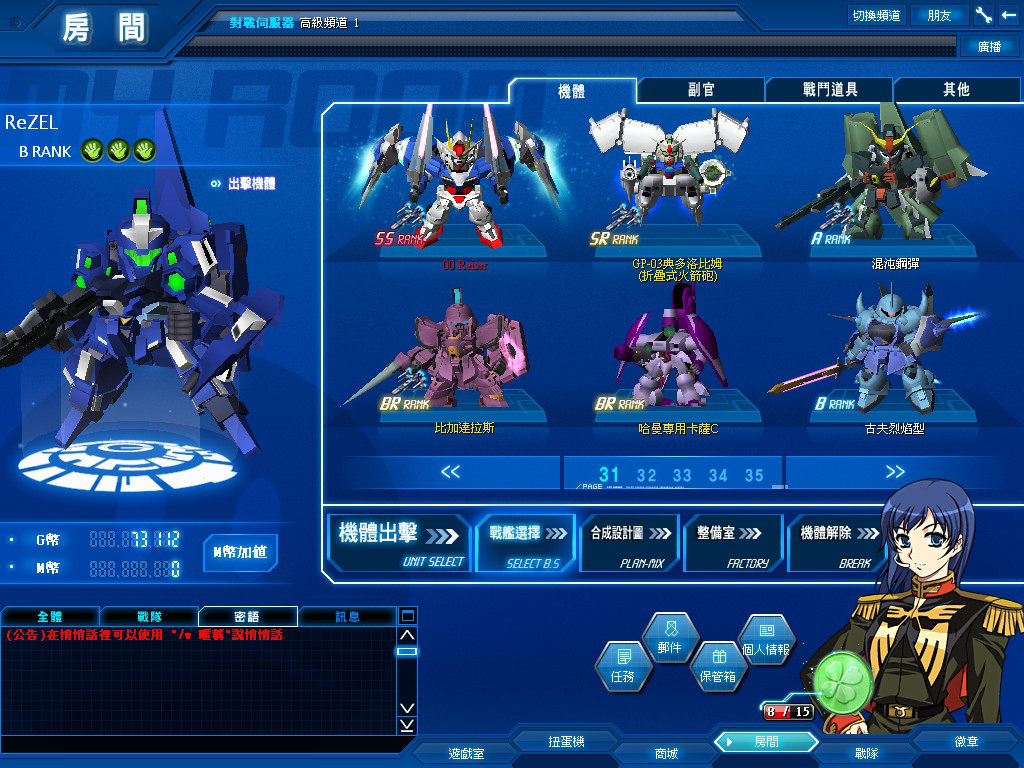The image size is (1024, 768).
Task: Open the 郵件 mail icon
Action: click(669, 637)
